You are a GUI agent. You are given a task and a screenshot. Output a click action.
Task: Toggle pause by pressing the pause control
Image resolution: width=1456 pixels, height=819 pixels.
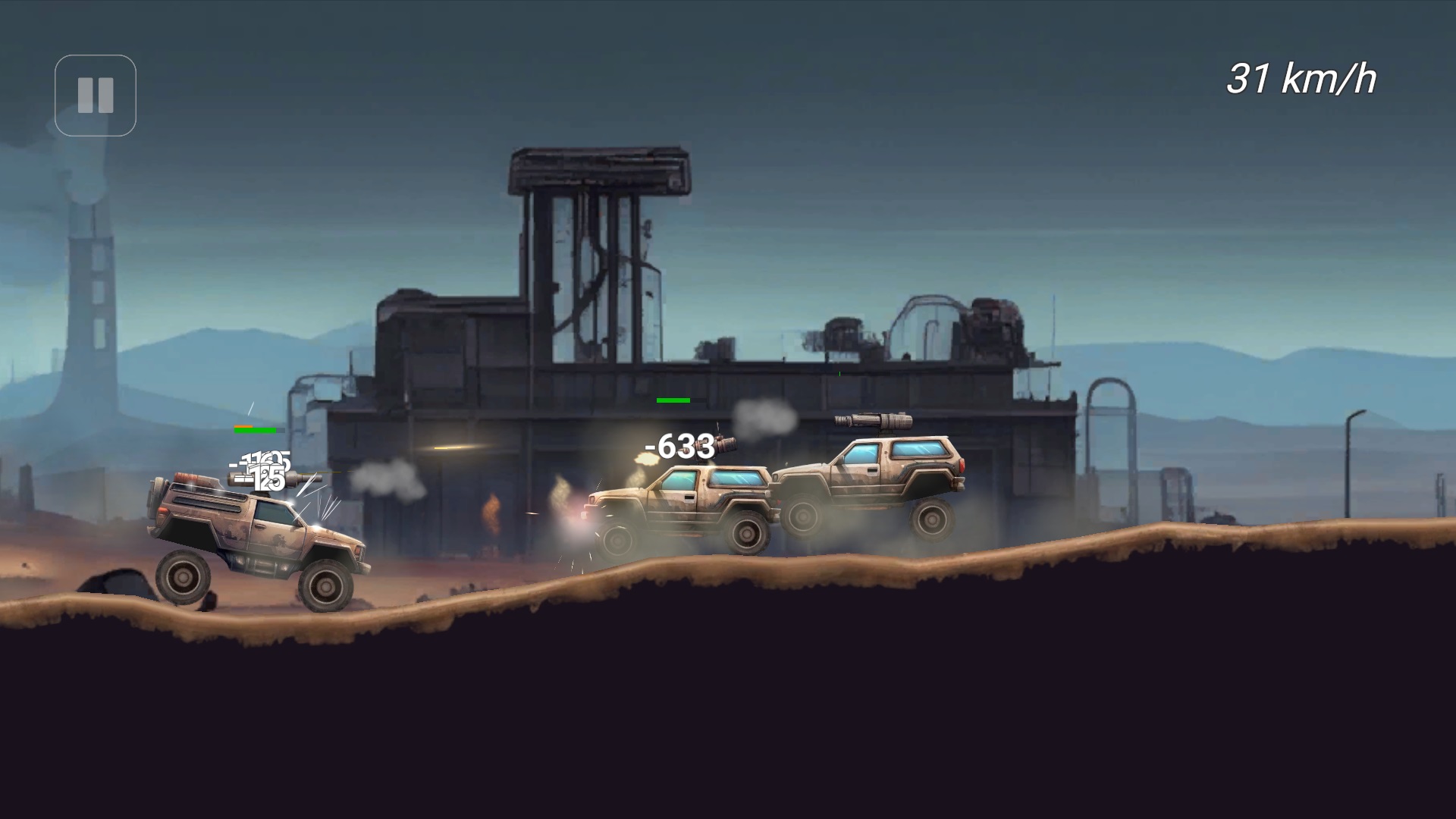95,95
